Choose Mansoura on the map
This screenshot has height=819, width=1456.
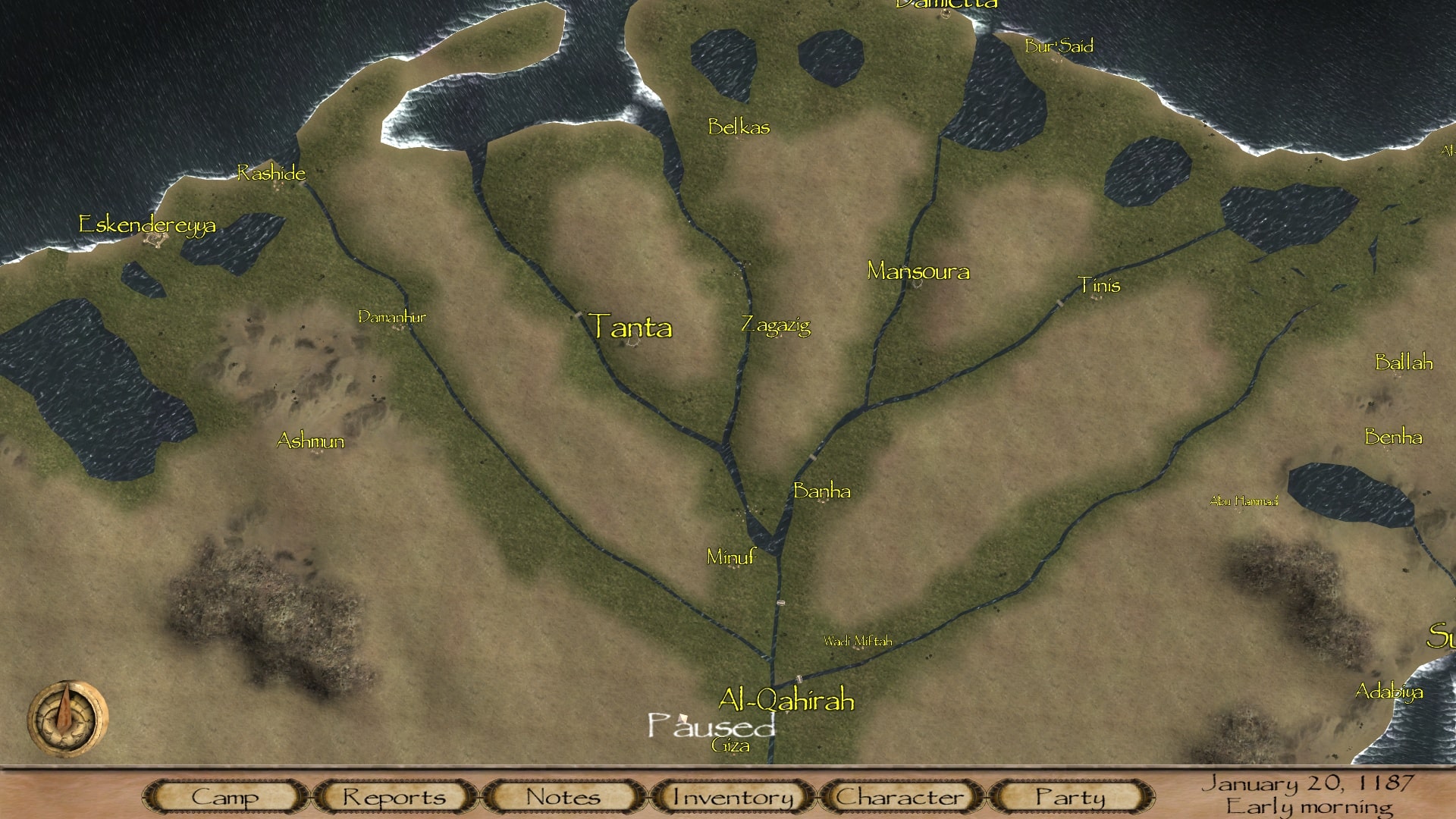click(x=918, y=271)
